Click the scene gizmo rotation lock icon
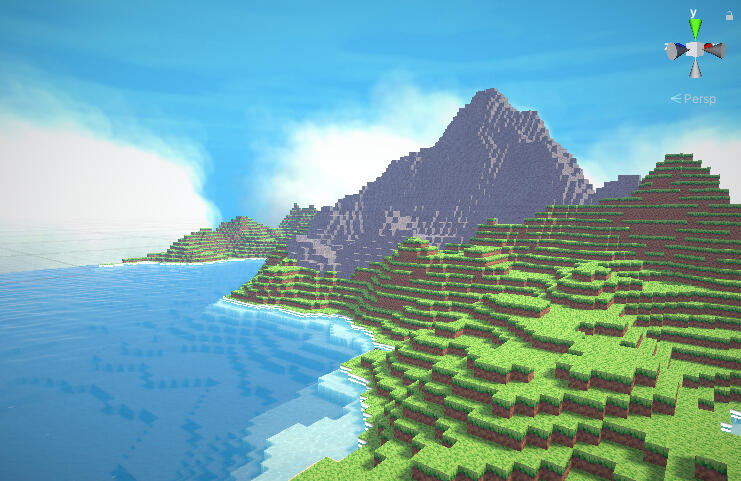 tap(727, 16)
